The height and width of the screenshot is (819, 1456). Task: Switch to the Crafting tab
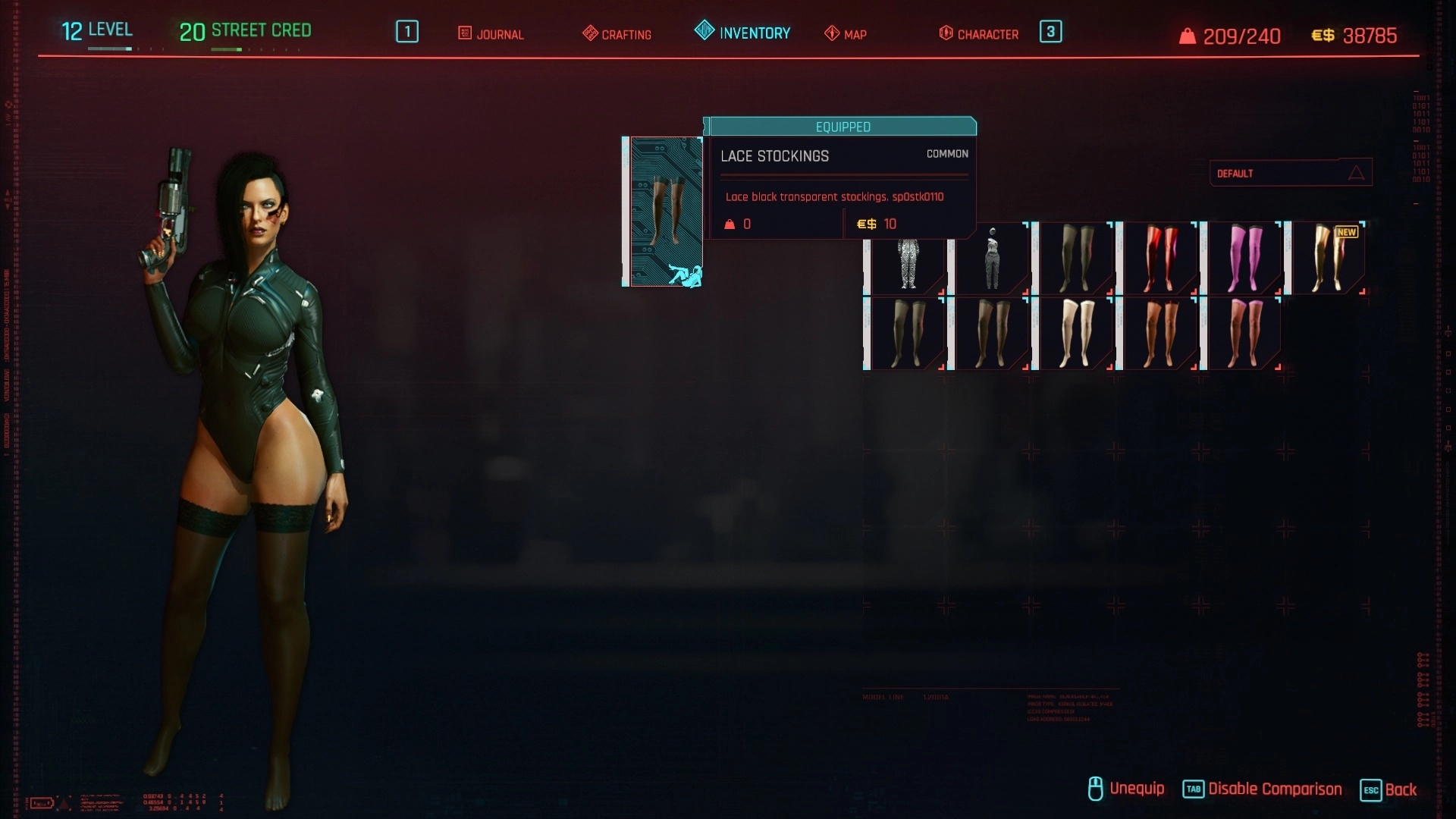617,34
